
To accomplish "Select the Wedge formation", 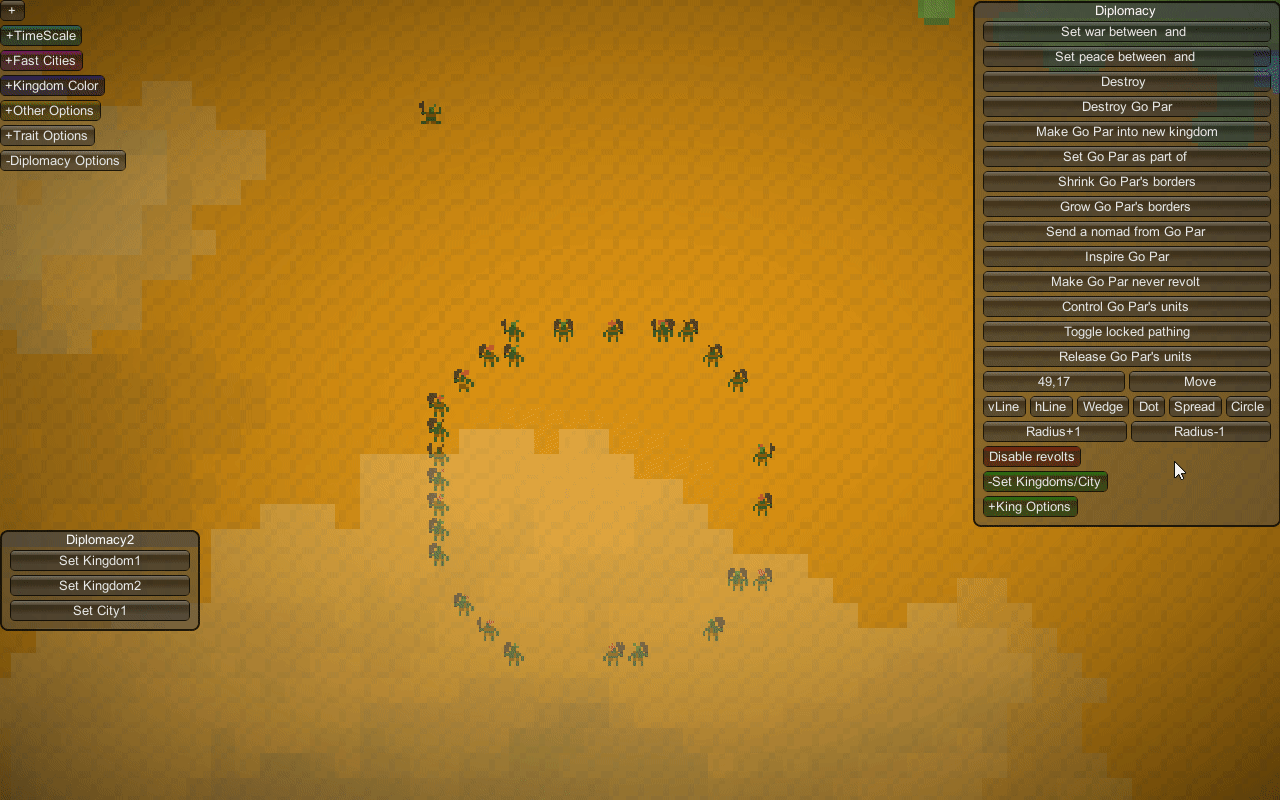I will point(1103,407).
